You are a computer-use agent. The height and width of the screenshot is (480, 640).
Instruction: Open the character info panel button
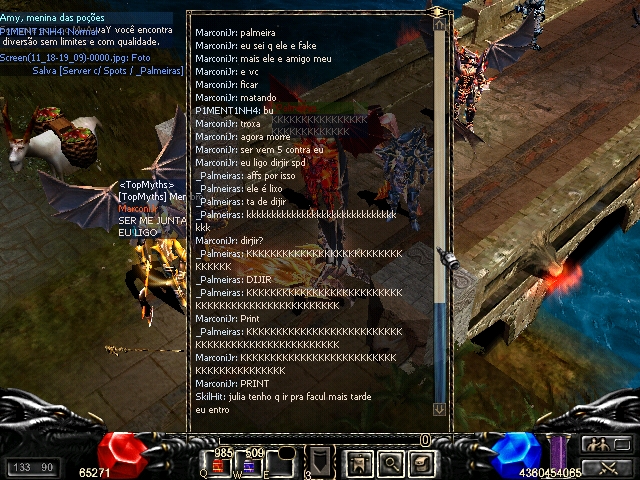359,462
